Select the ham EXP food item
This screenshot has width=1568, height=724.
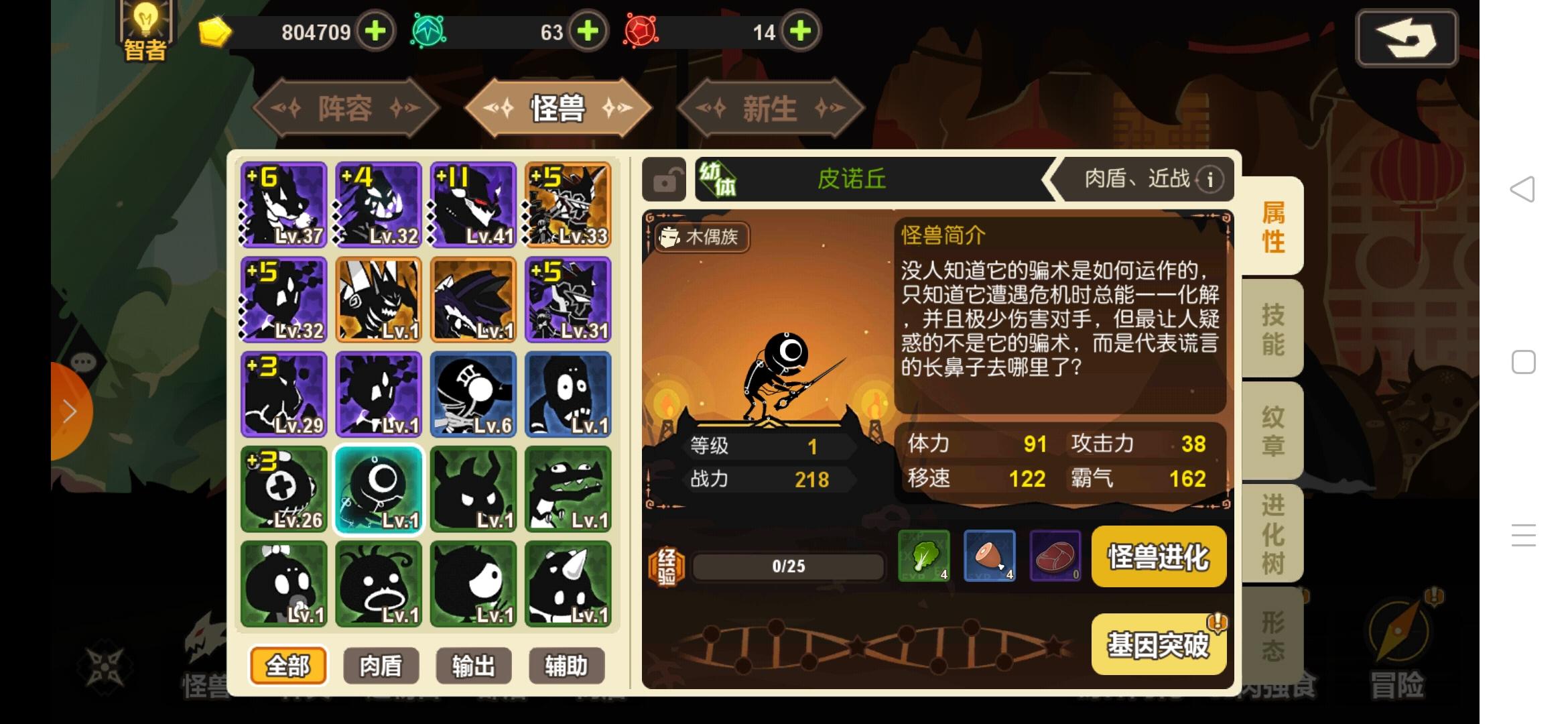click(x=990, y=556)
